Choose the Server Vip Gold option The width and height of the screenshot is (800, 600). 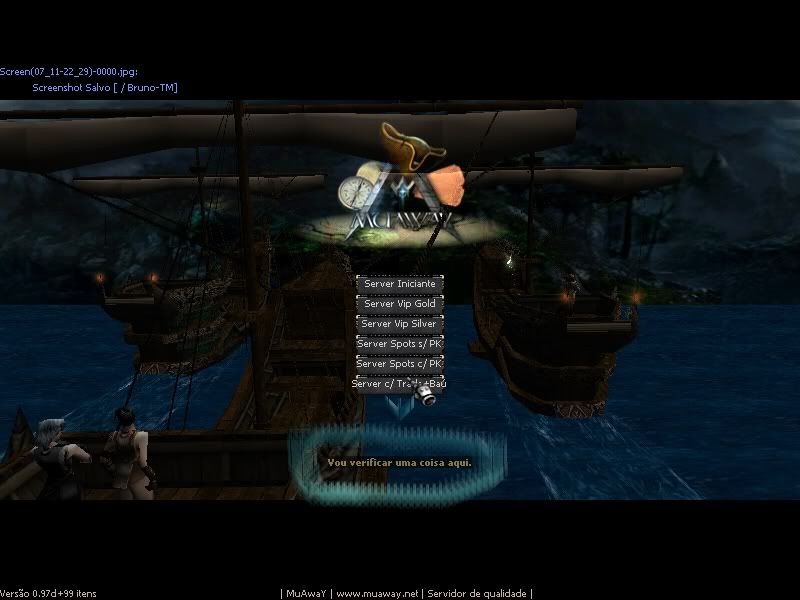click(x=400, y=304)
